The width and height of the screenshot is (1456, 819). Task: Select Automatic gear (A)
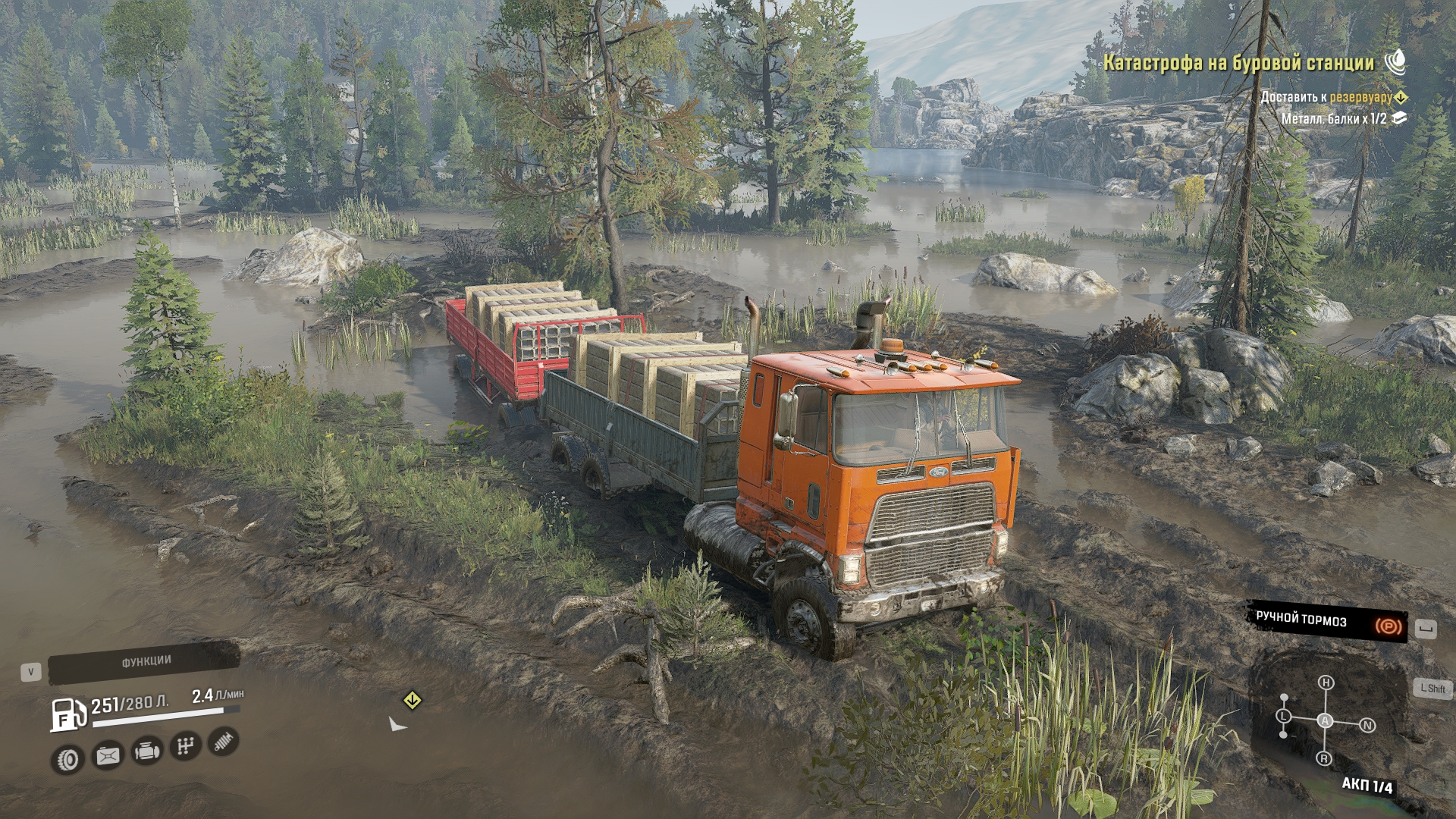pos(1325,720)
